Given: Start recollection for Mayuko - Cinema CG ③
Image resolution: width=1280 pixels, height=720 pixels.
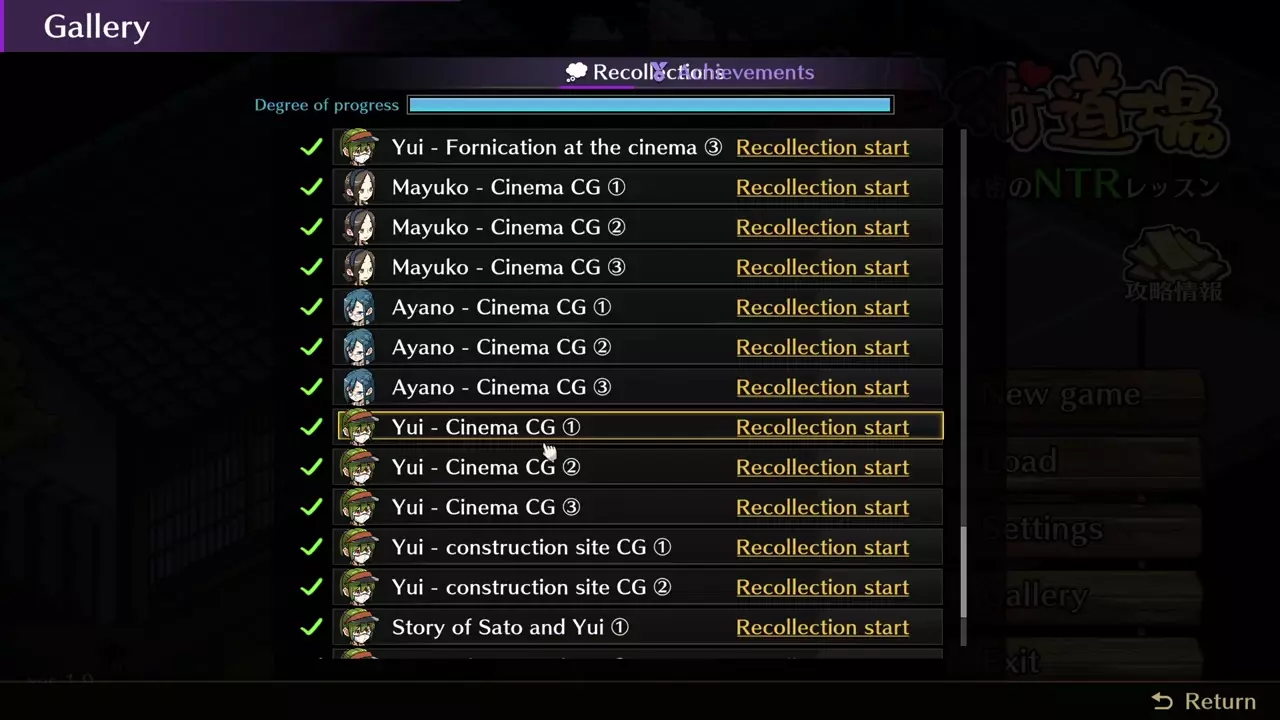Looking at the screenshot, I should coord(822,267).
